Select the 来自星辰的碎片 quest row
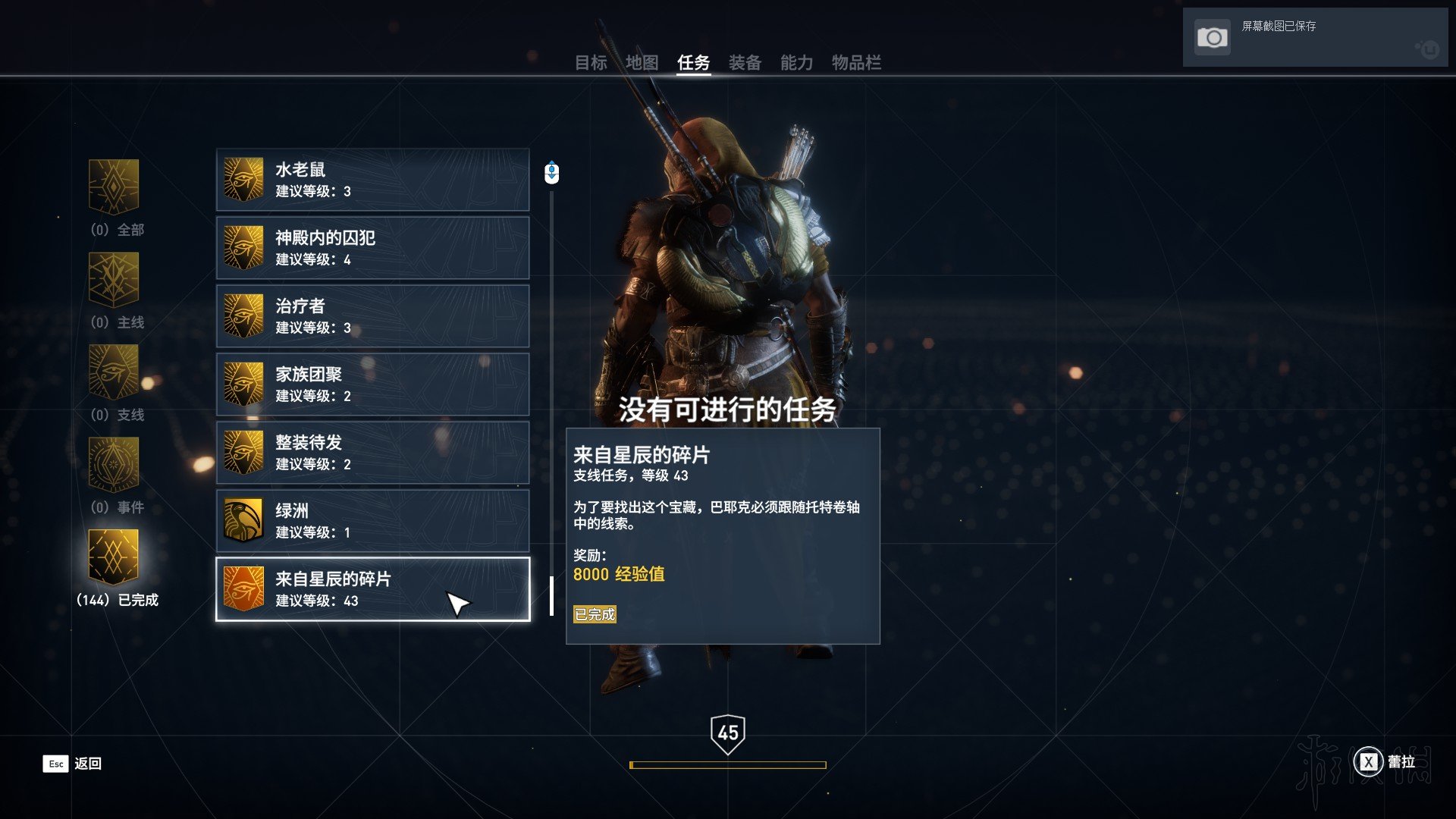This screenshot has width=1456, height=819. click(372, 589)
